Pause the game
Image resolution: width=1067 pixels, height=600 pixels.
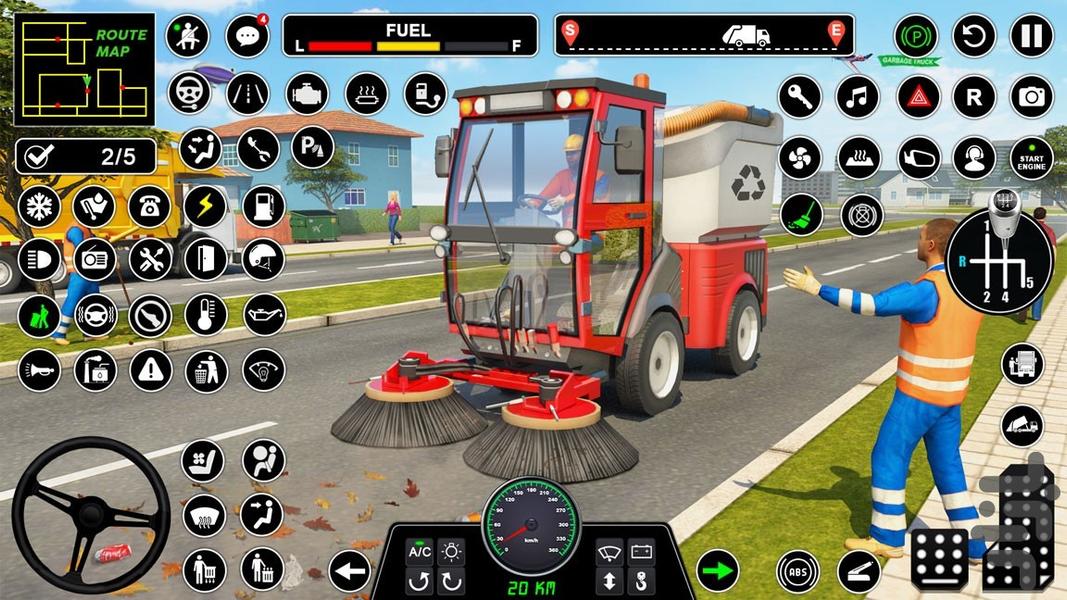1030,36
